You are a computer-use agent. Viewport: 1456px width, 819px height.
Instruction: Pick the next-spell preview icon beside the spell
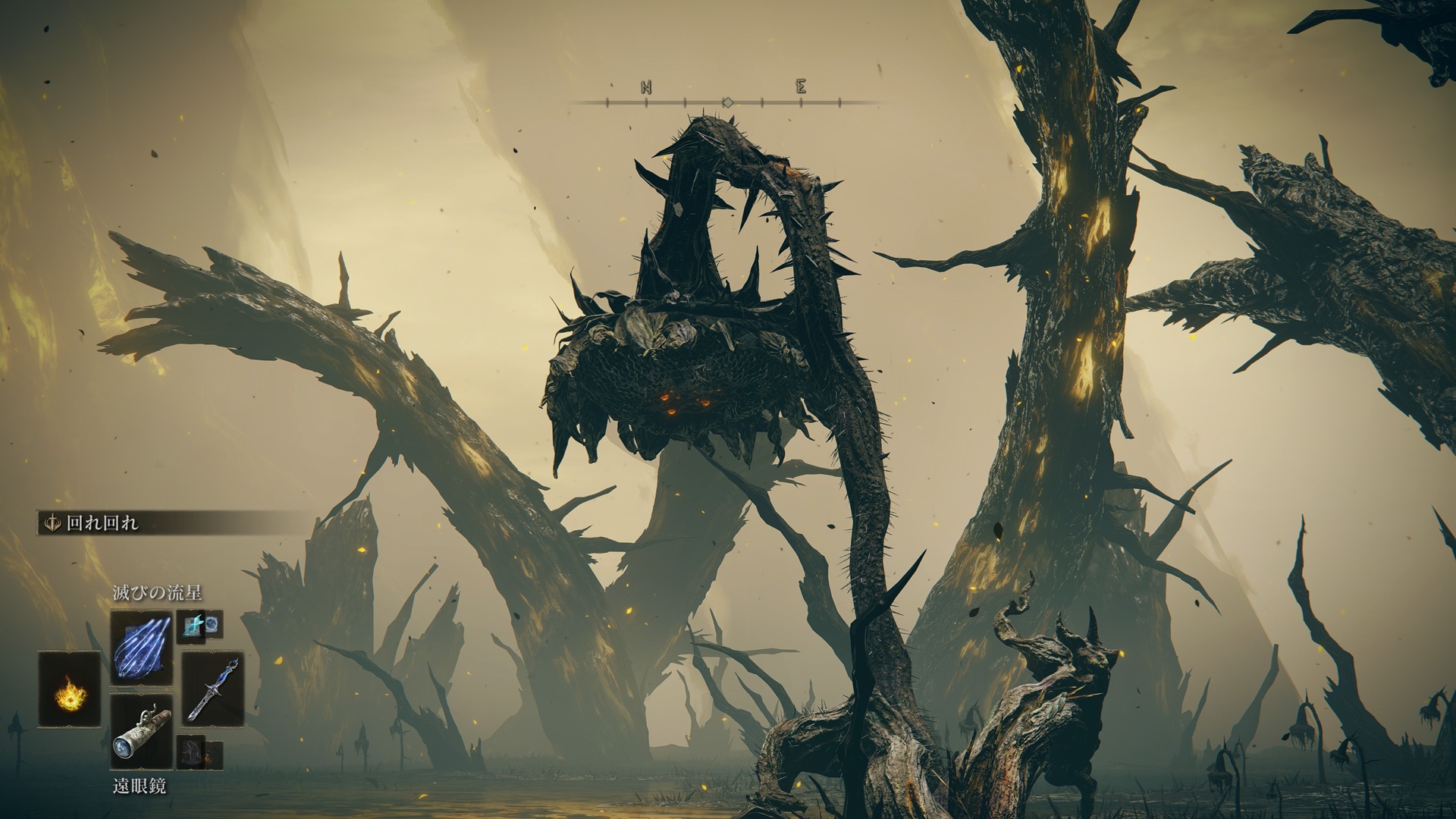tap(201, 625)
